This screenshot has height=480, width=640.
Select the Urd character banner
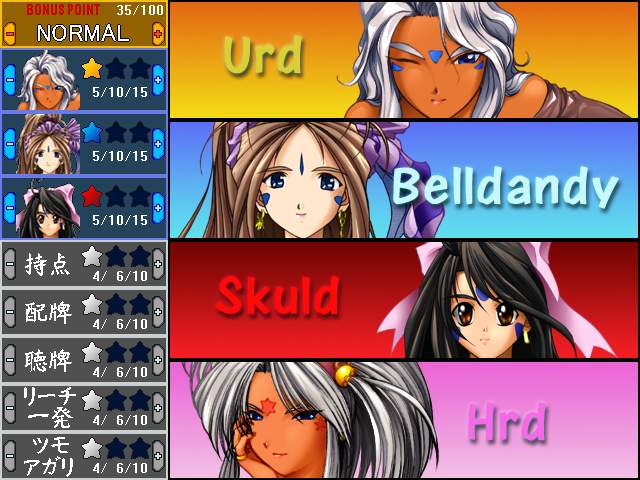tap(404, 60)
